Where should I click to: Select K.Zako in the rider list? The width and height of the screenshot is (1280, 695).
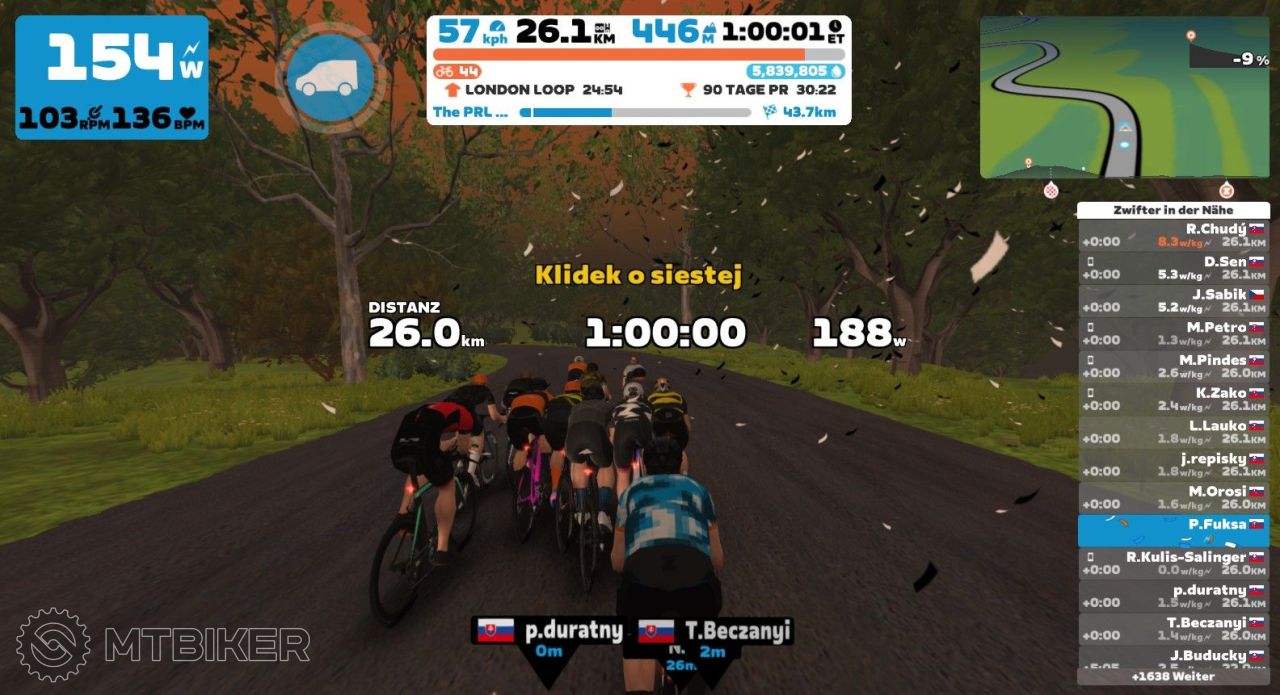1173,399
